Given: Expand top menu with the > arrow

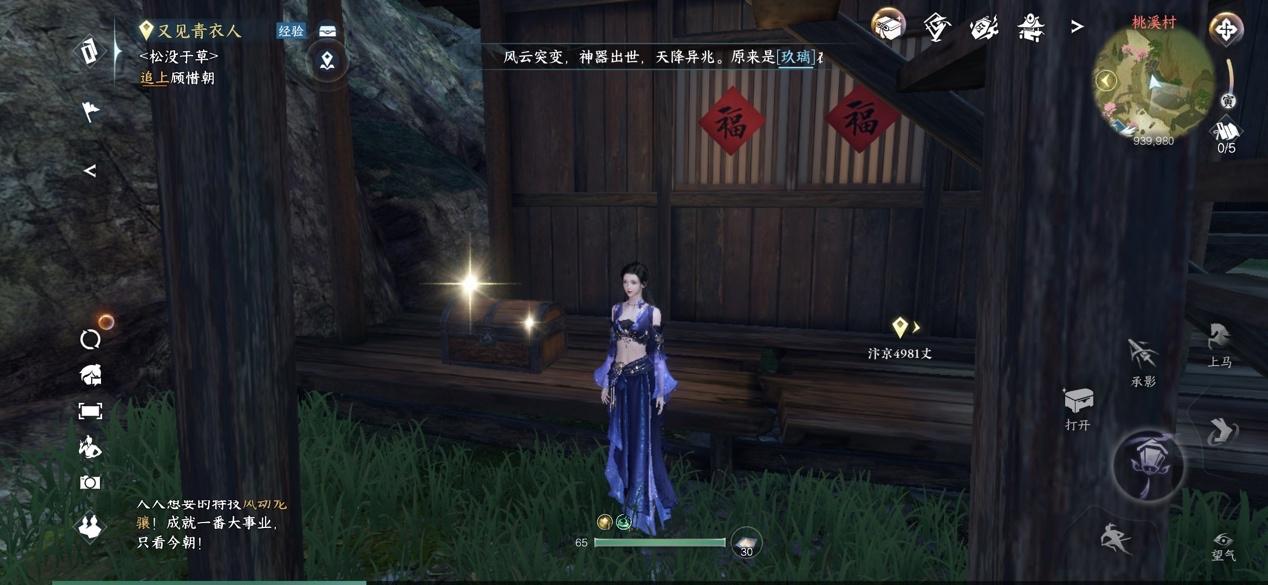Looking at the screenshot, I should coord(1077,27).
